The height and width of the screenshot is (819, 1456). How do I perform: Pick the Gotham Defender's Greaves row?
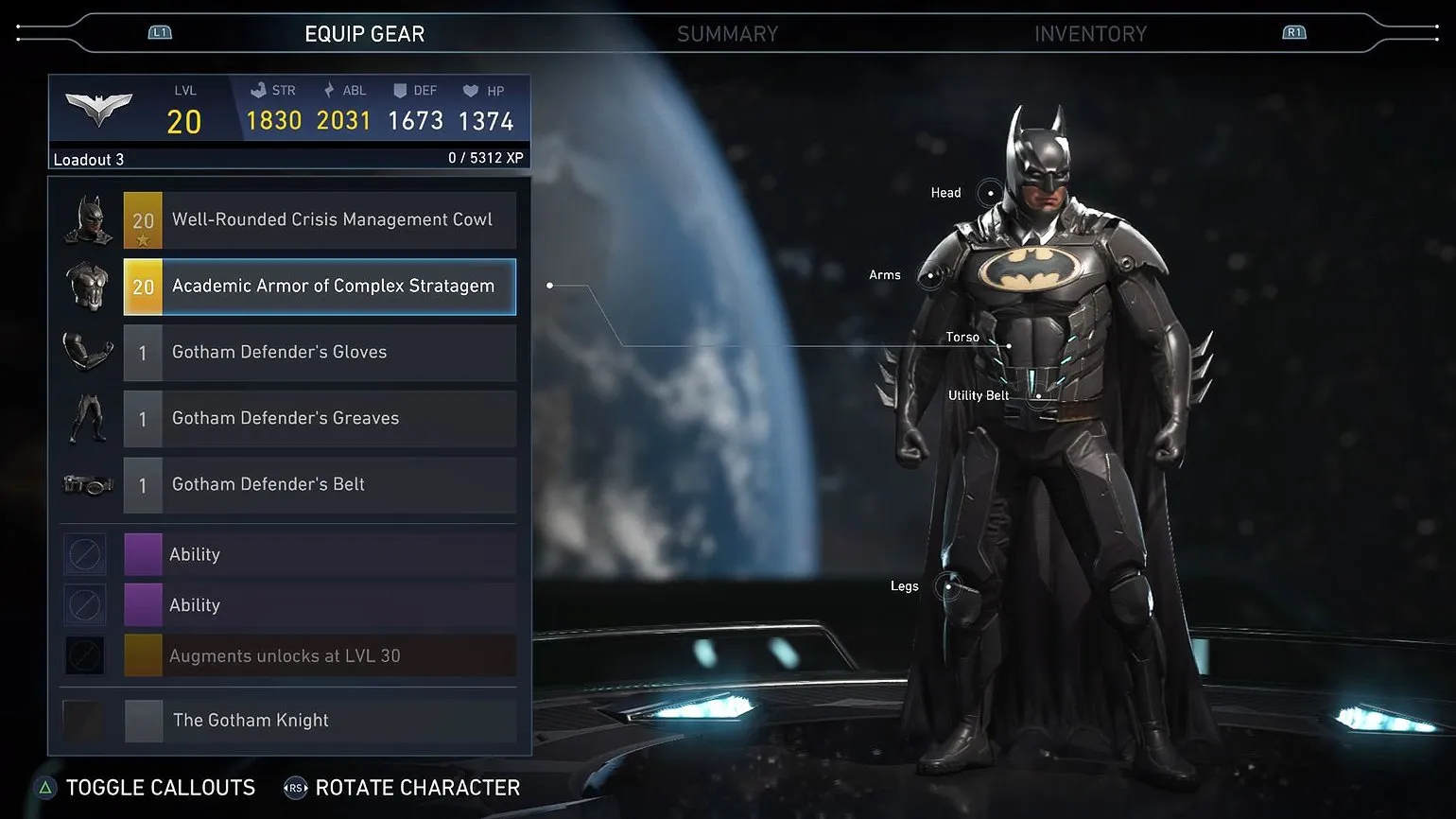(x=320, y=419)
